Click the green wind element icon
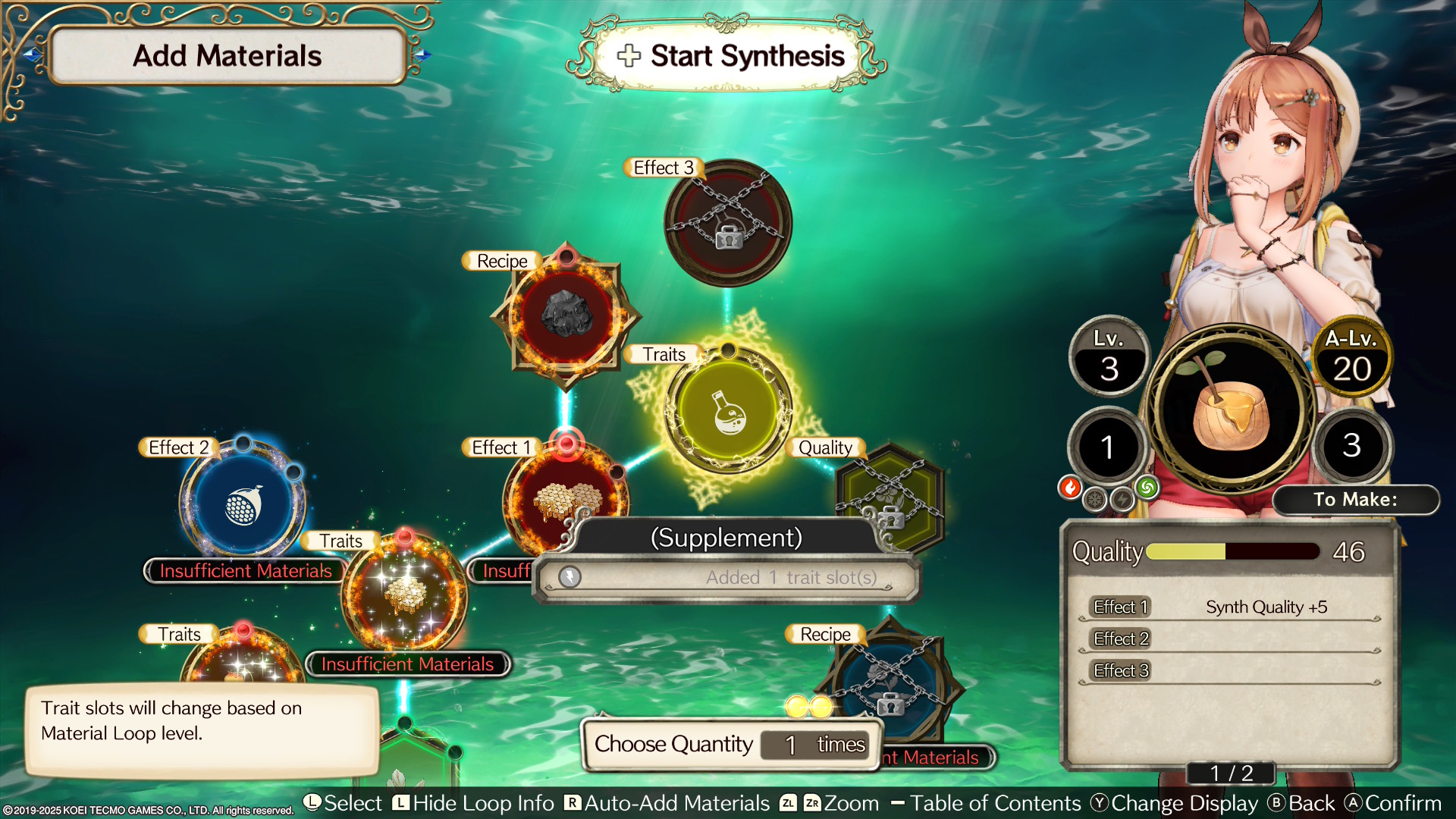 [1147, 488]
